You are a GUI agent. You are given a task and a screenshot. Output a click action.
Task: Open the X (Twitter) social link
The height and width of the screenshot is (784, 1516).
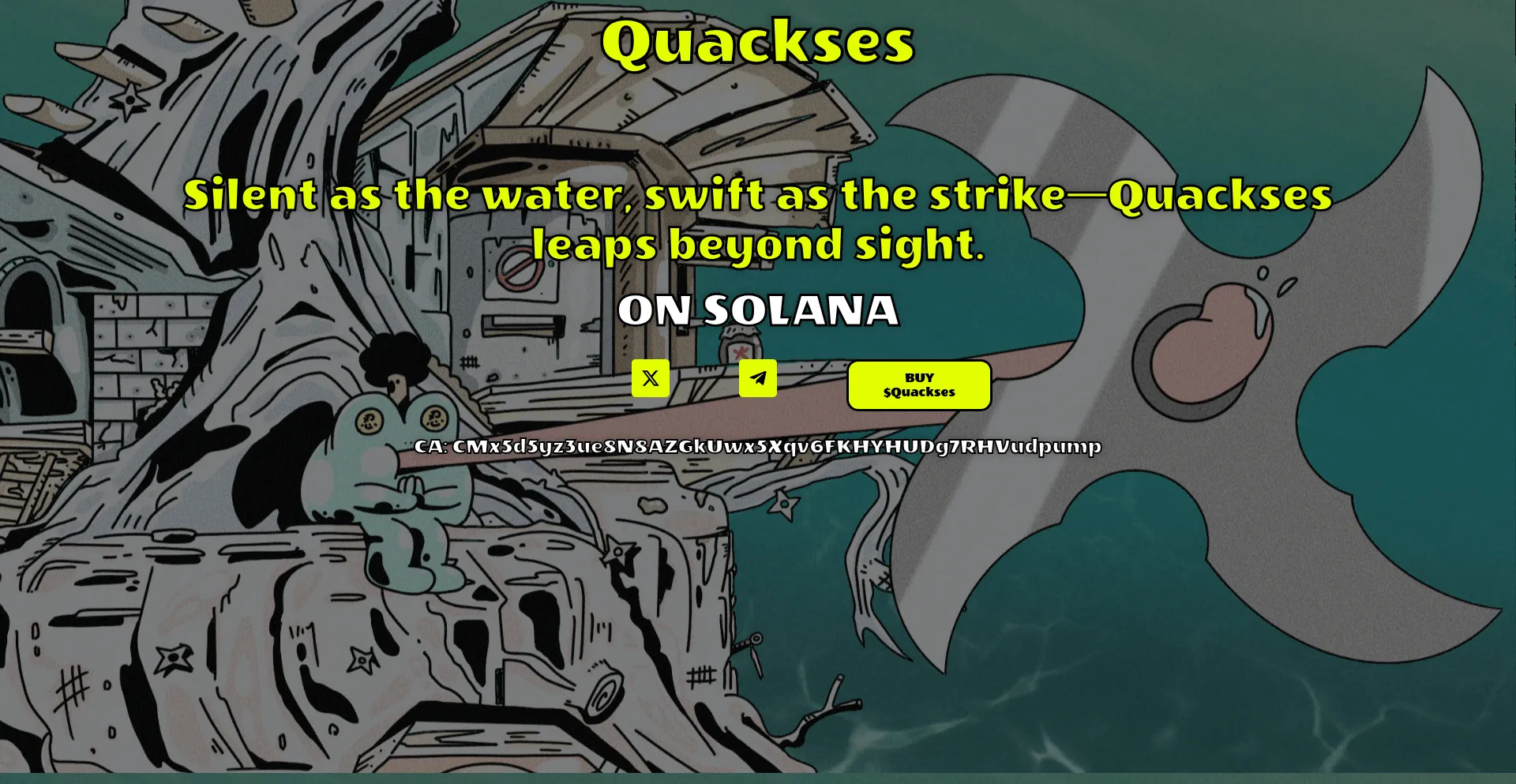[x=650, y=378]
